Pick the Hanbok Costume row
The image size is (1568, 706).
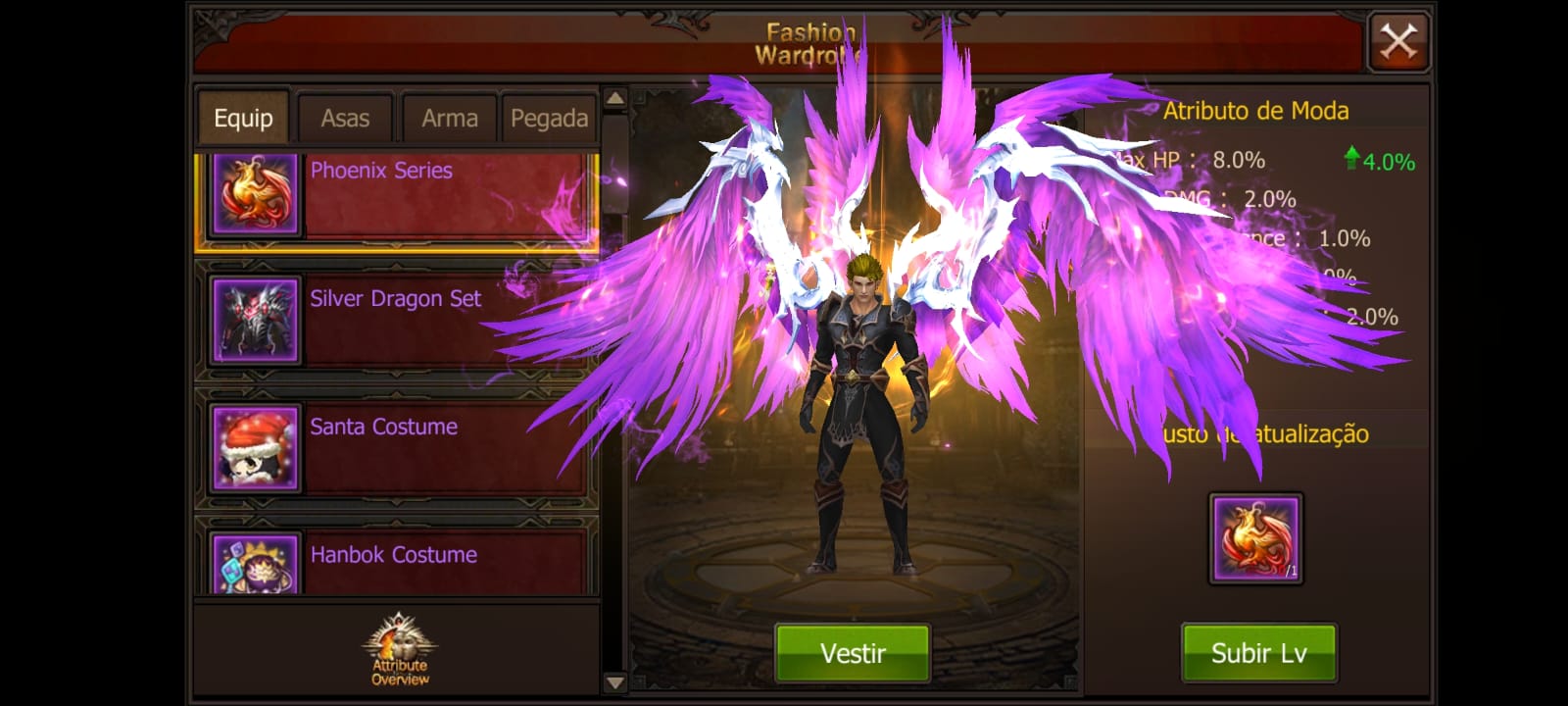tap(396, 560)
